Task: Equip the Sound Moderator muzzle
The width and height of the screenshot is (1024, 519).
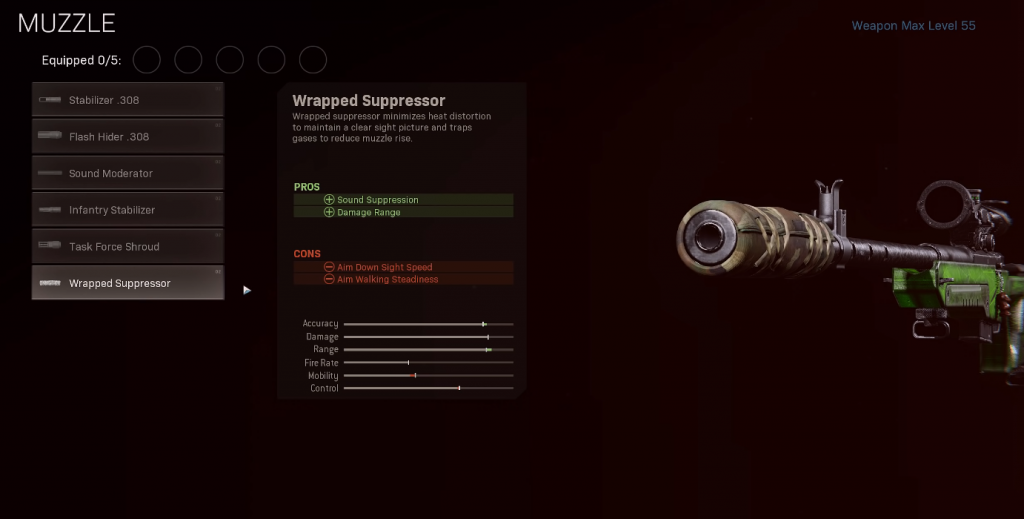Action: point(127,173)
